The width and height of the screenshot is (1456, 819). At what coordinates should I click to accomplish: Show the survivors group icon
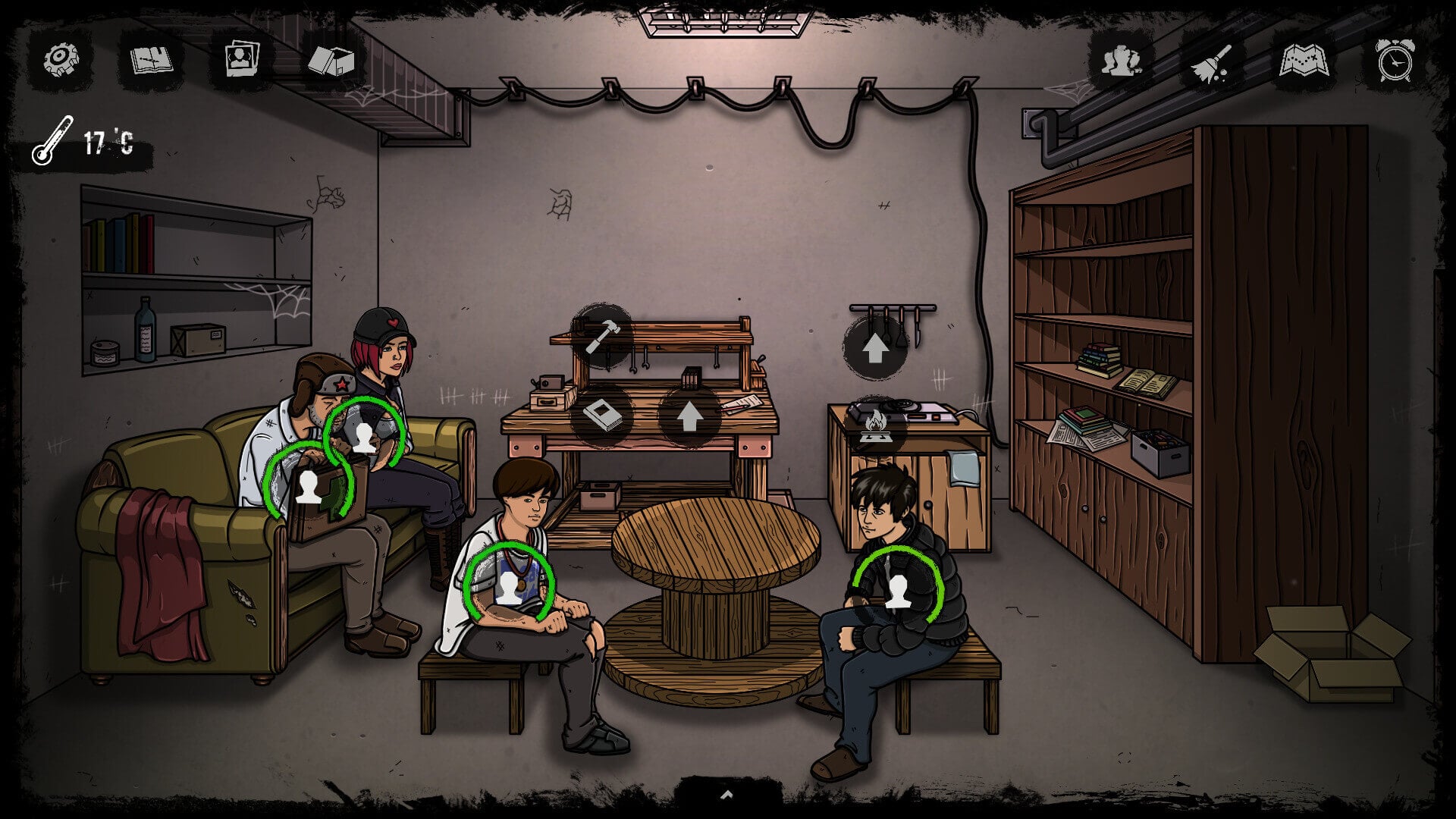pos(1122,60)
